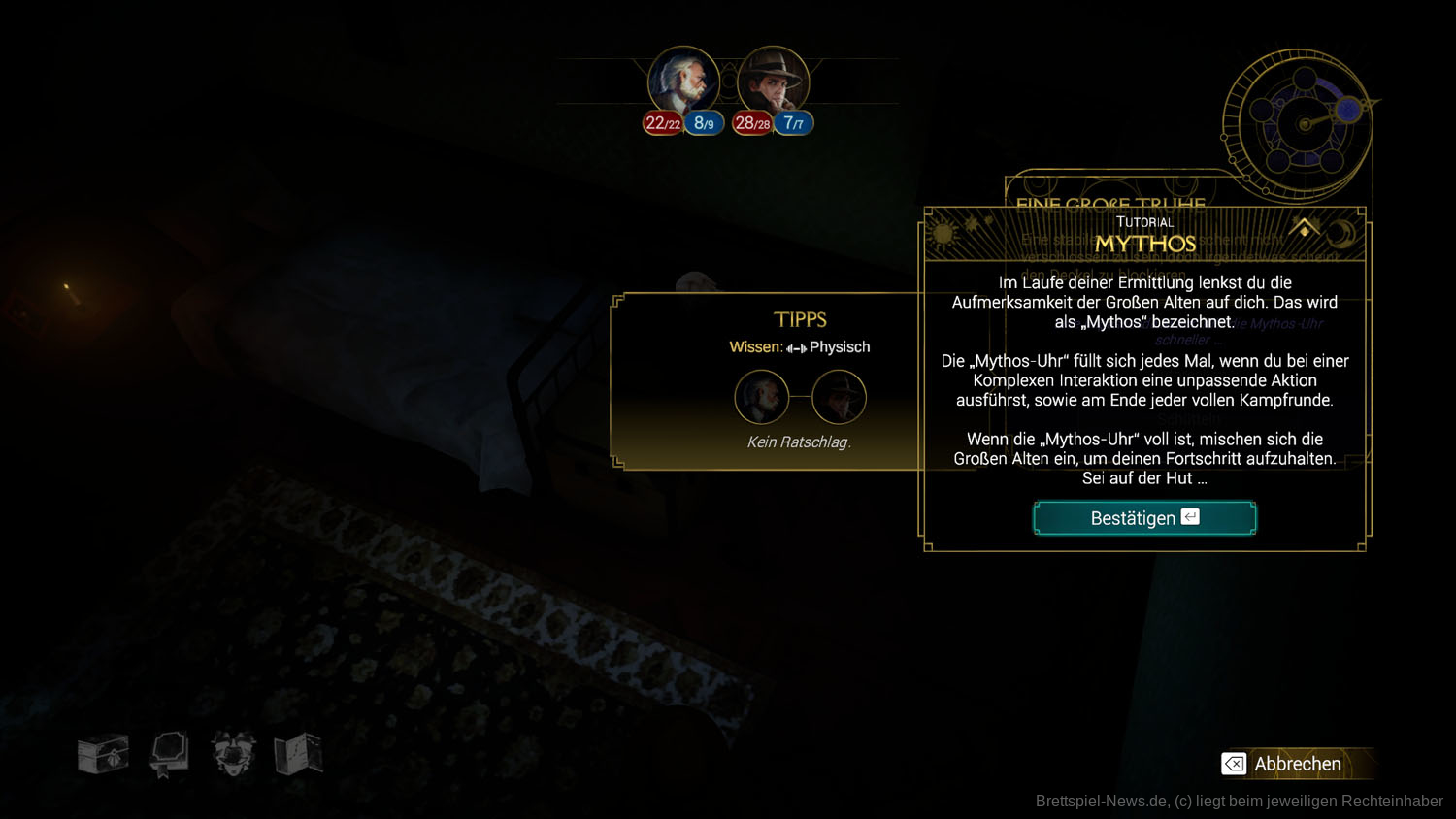Click the Abbrechen cancel button

(x=1296, y=764)
